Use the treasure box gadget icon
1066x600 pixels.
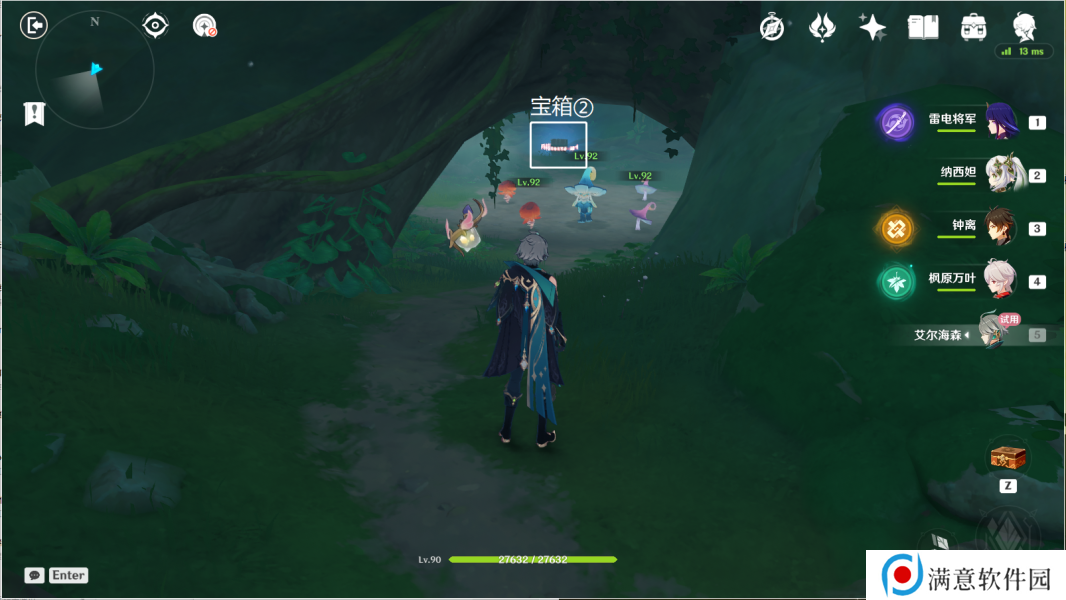1008,458
